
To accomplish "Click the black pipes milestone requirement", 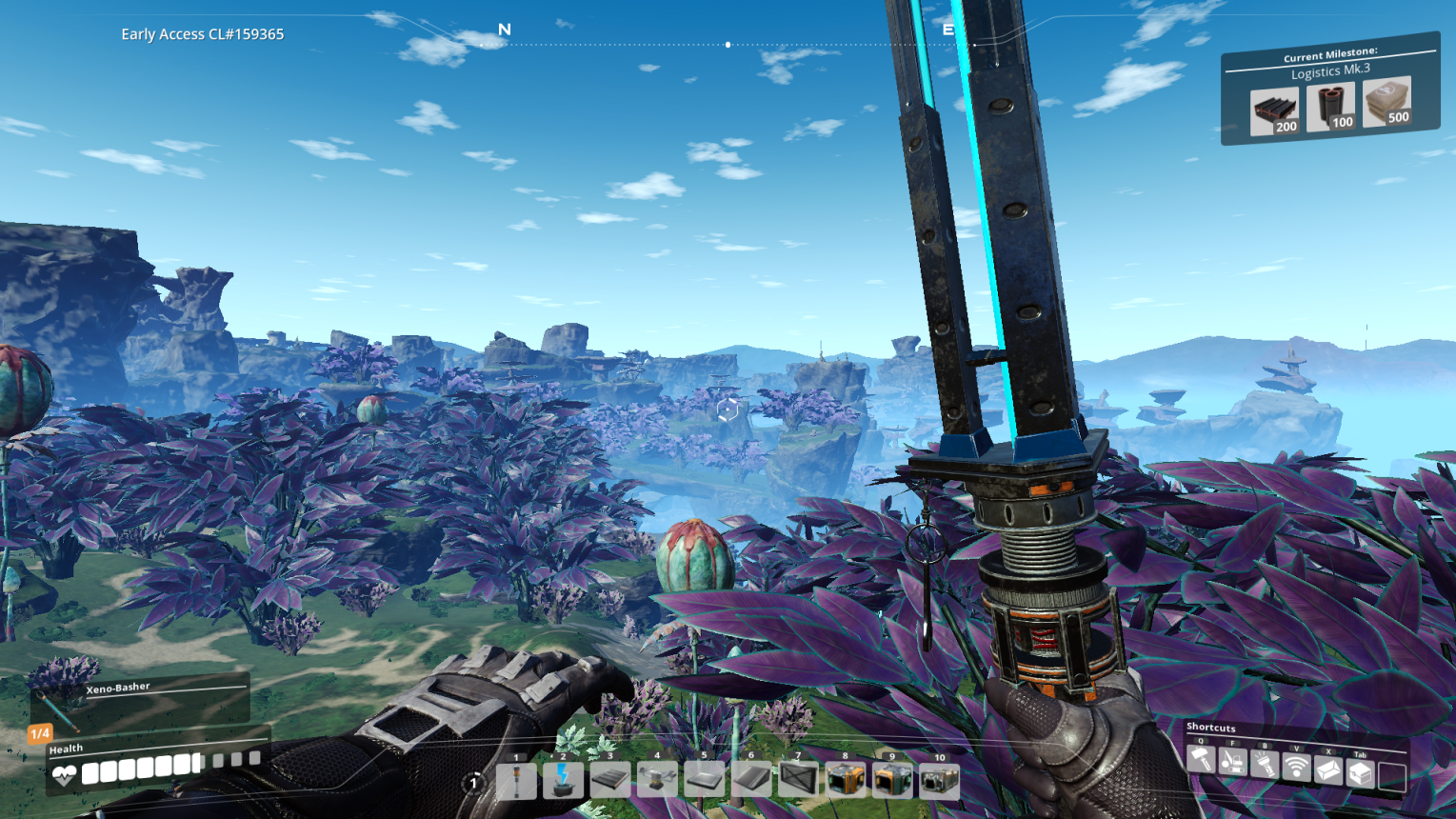I will pyautogui.click(x=1330, y=107).
